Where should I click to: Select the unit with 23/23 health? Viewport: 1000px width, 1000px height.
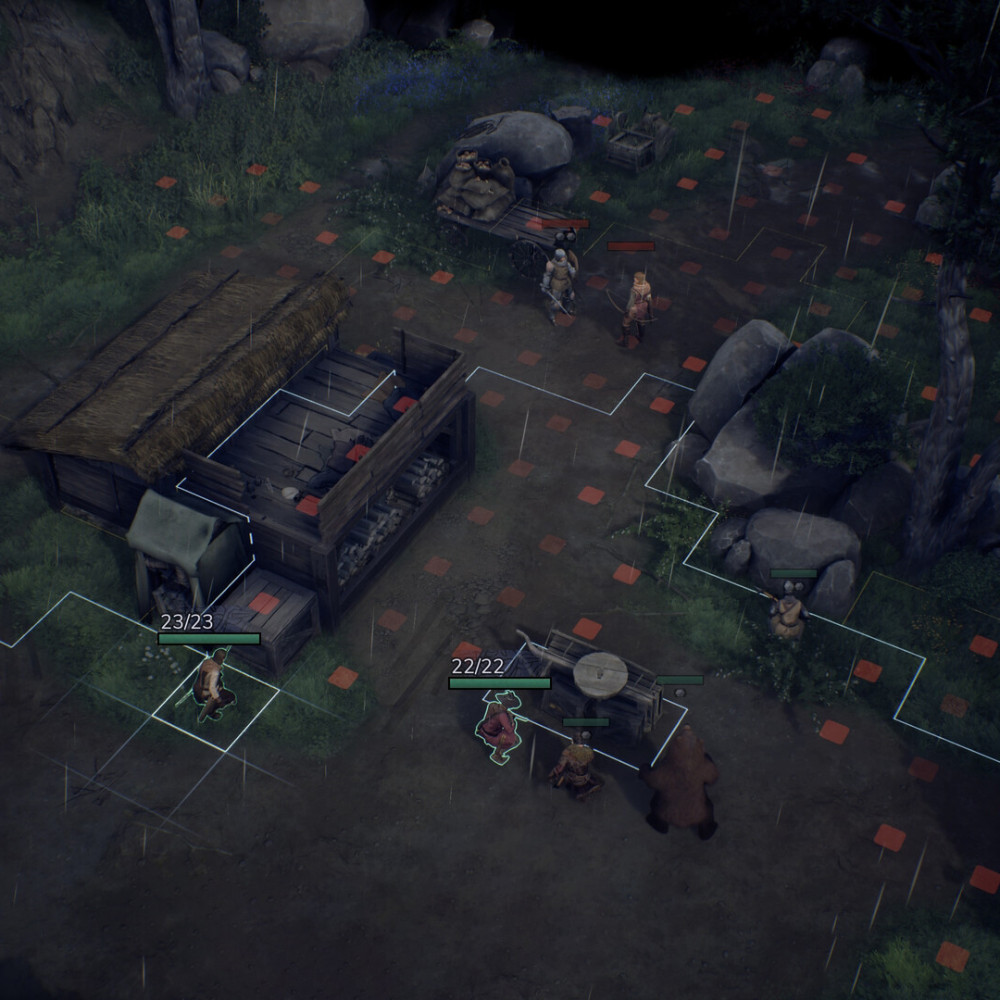coord(211,686)
